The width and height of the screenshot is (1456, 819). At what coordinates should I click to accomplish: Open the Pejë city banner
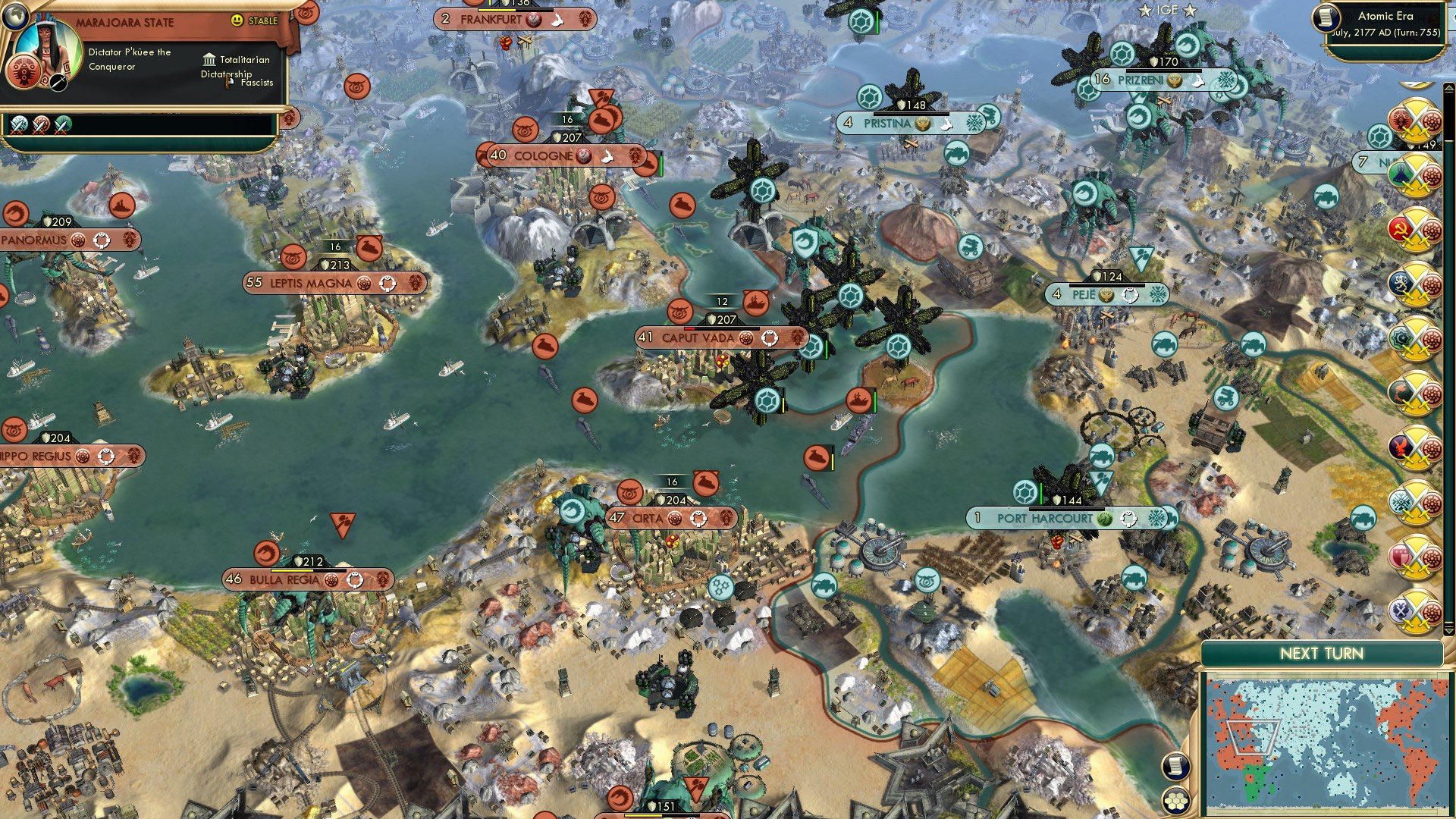tap(1083, 294)
